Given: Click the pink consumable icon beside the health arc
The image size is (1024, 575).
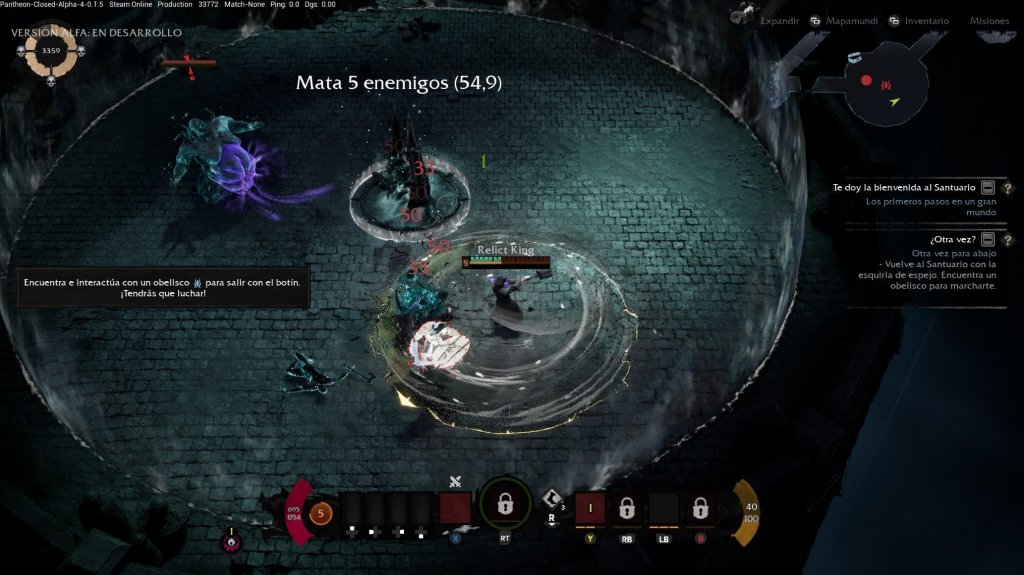Looking at the screenshot, I should pyautogui.click(x=231, y=542).
